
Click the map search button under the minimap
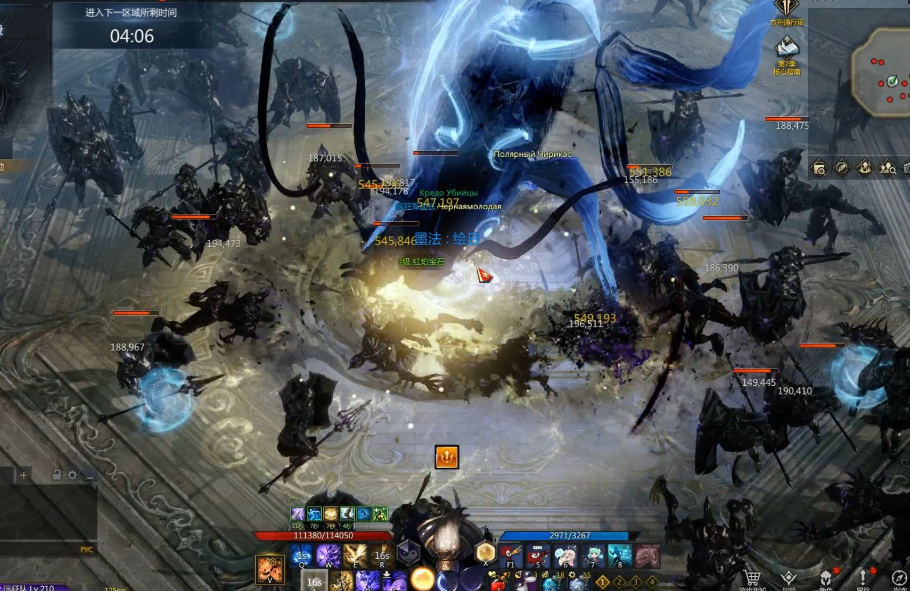[819, 168]
